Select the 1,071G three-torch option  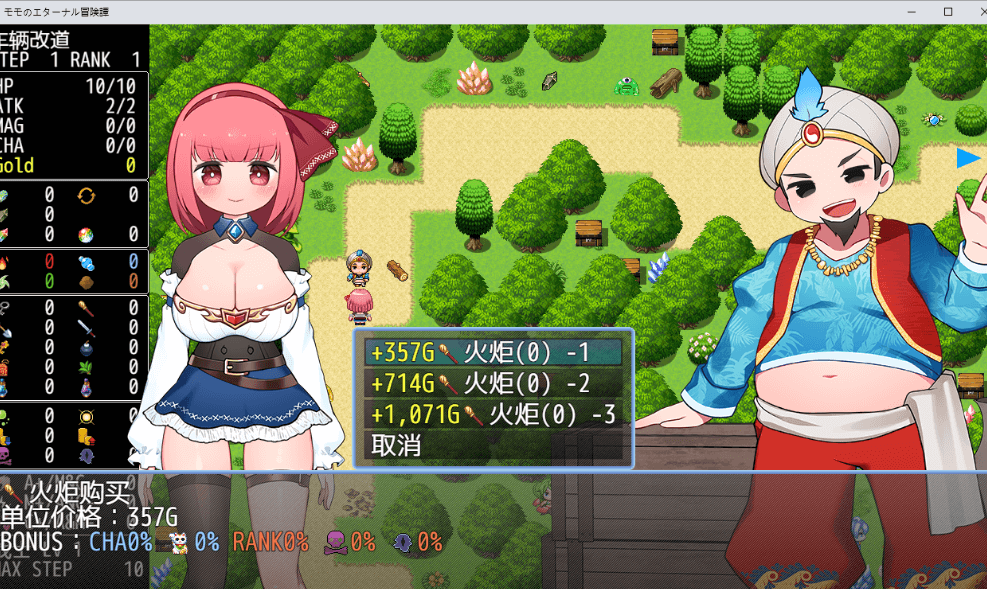(493, 414)
